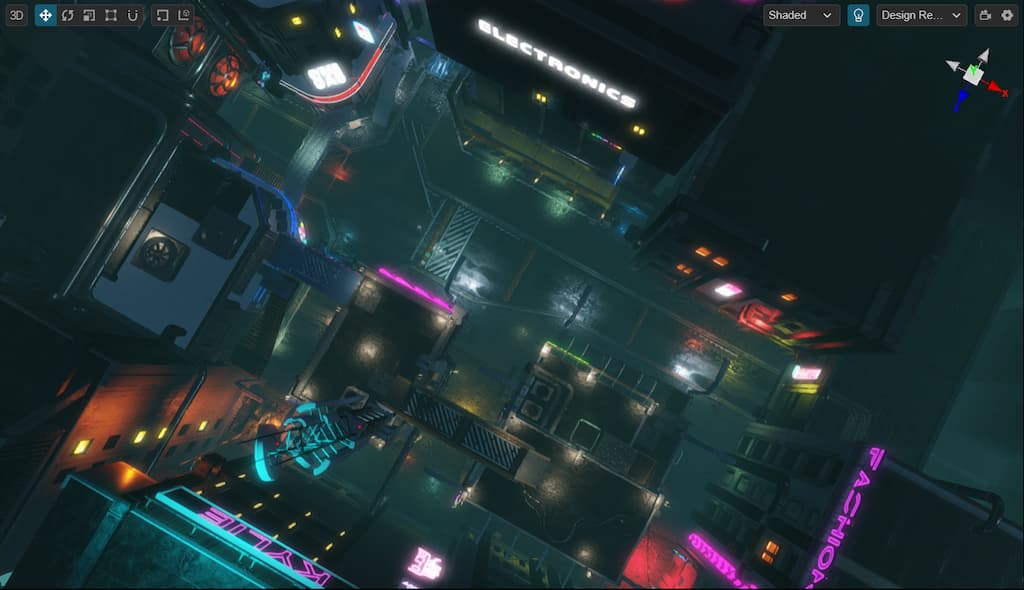
Task: Open the Design Resolution dropdown
Action: (x=921, y=15)
